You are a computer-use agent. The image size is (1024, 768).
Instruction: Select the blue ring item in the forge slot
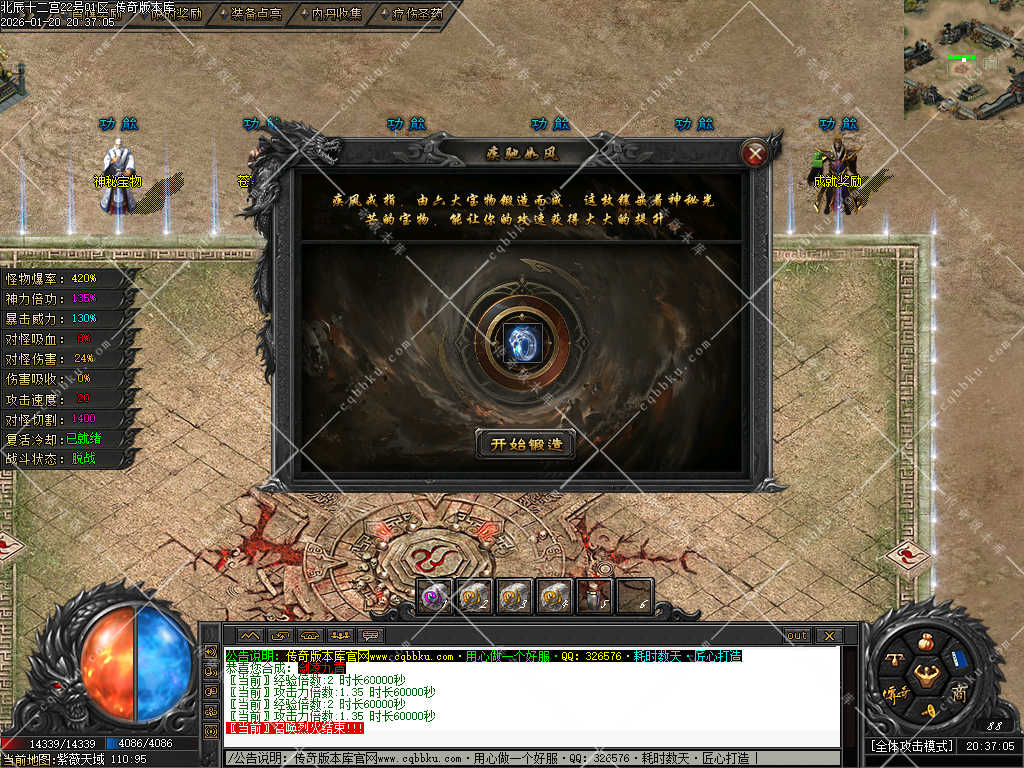pos(520,342)
